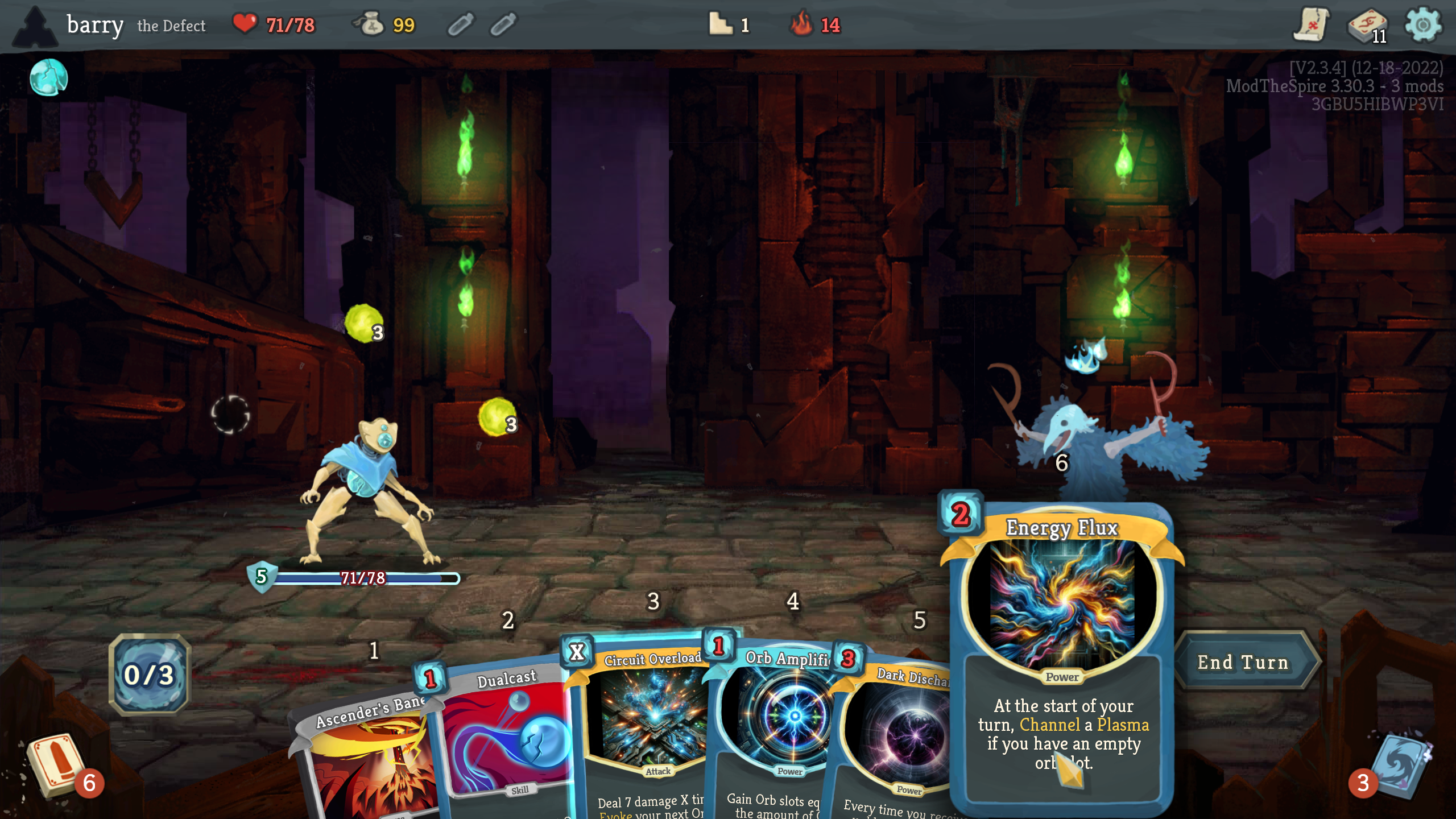Click the first empty potion slot
Viewport: 1456px width, 819px height.
tap(460, 25)
